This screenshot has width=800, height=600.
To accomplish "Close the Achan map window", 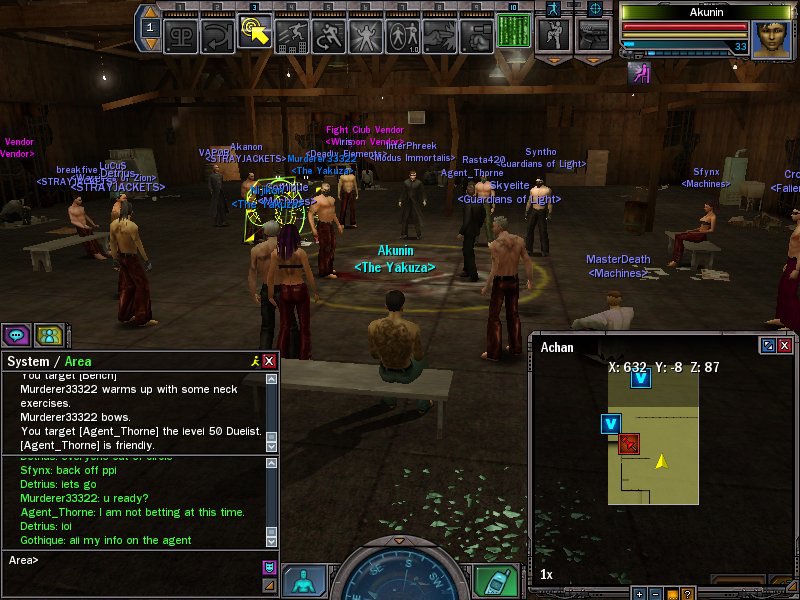I will point(785,345).
